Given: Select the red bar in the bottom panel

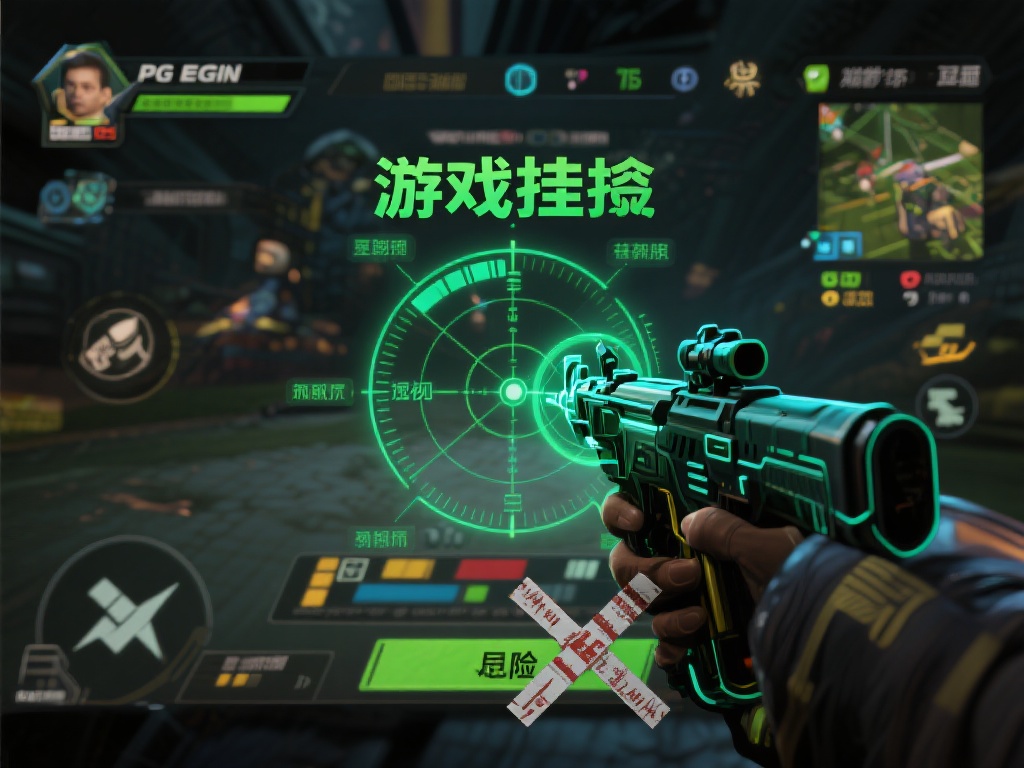Looking at the screenshot, I should pos(490,569).
